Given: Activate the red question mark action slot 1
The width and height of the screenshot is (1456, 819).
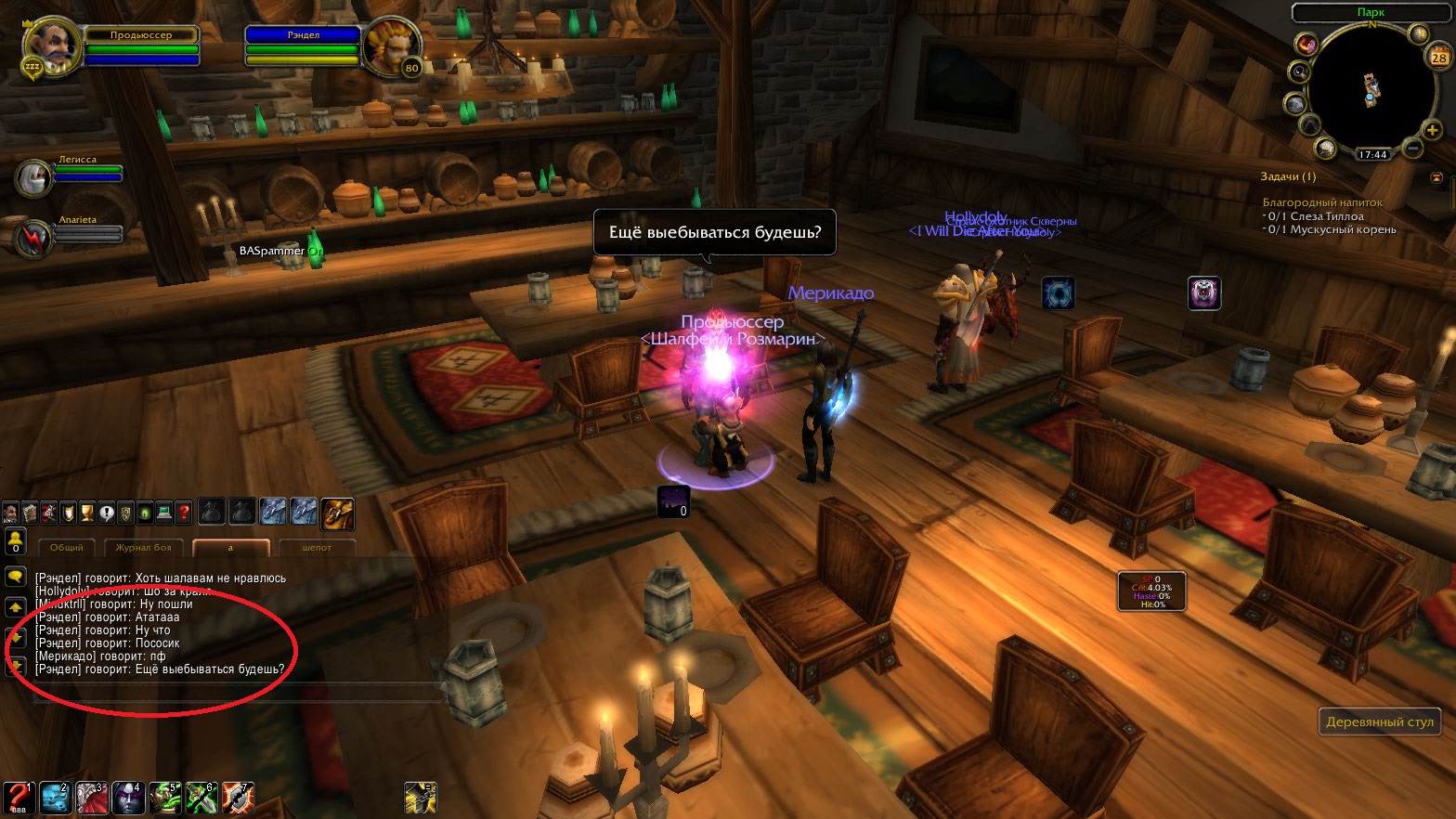Looking at the screenshot, I should [18, 799].
